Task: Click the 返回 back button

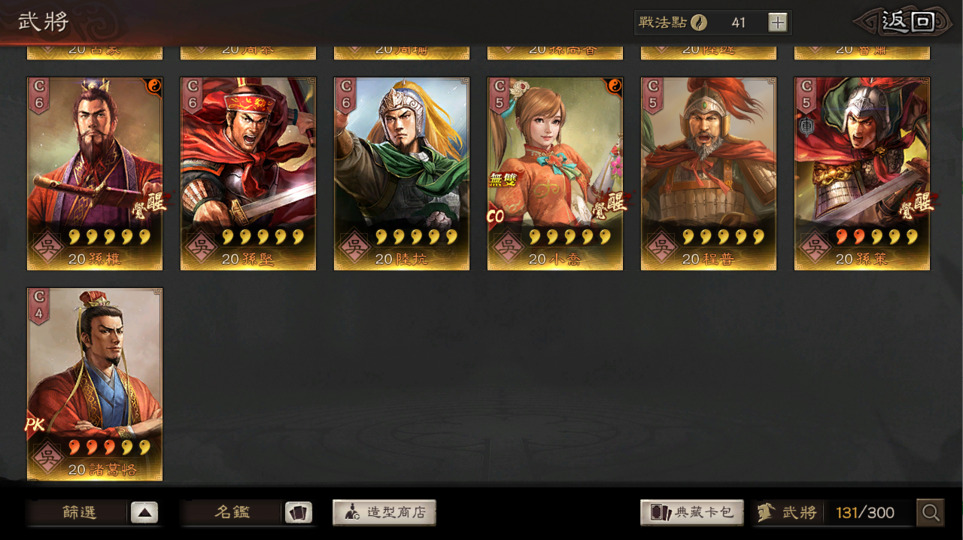Action: coord(906,22)
